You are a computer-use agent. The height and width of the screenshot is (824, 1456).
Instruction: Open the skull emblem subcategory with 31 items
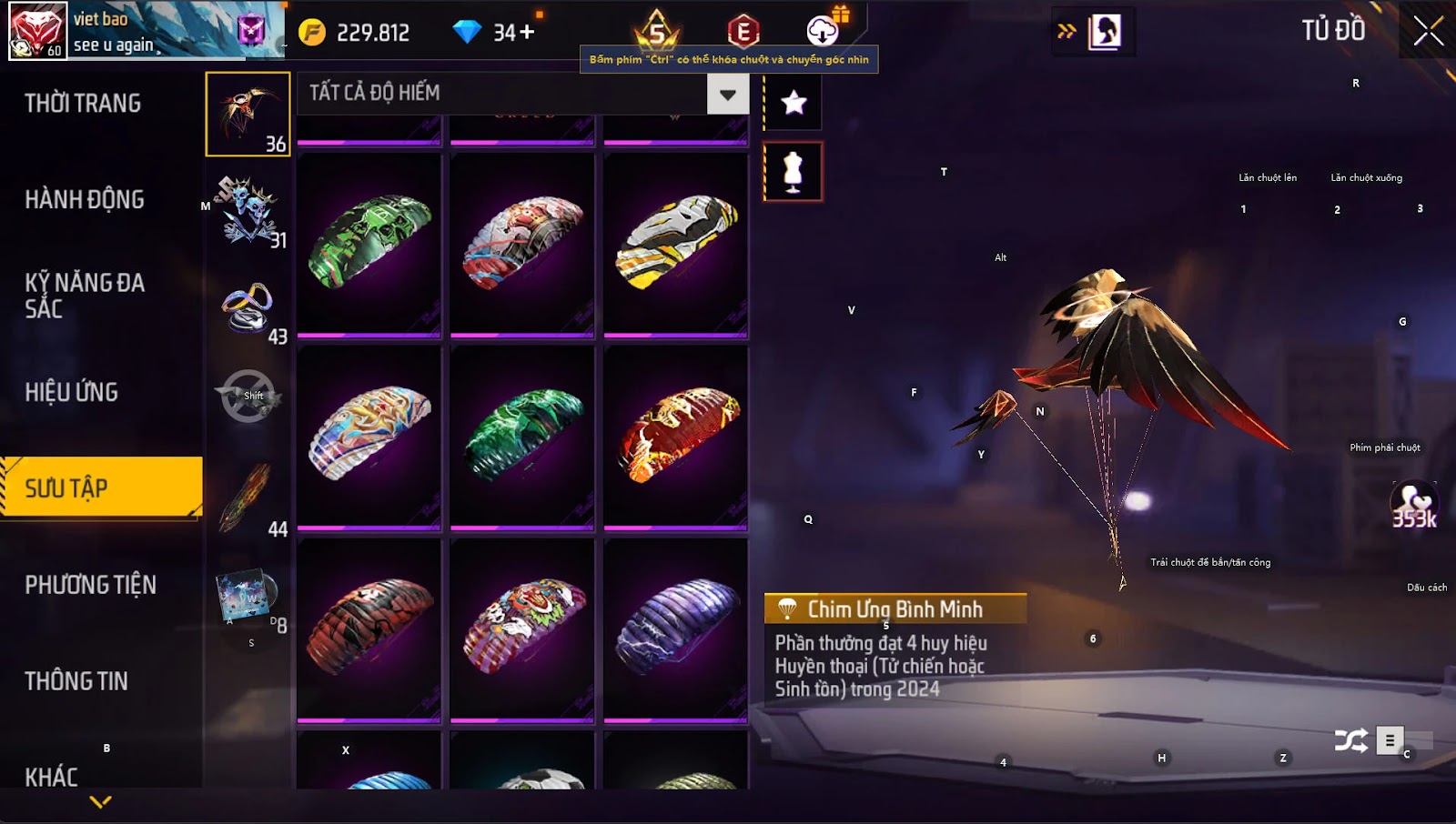pos(248,211)
